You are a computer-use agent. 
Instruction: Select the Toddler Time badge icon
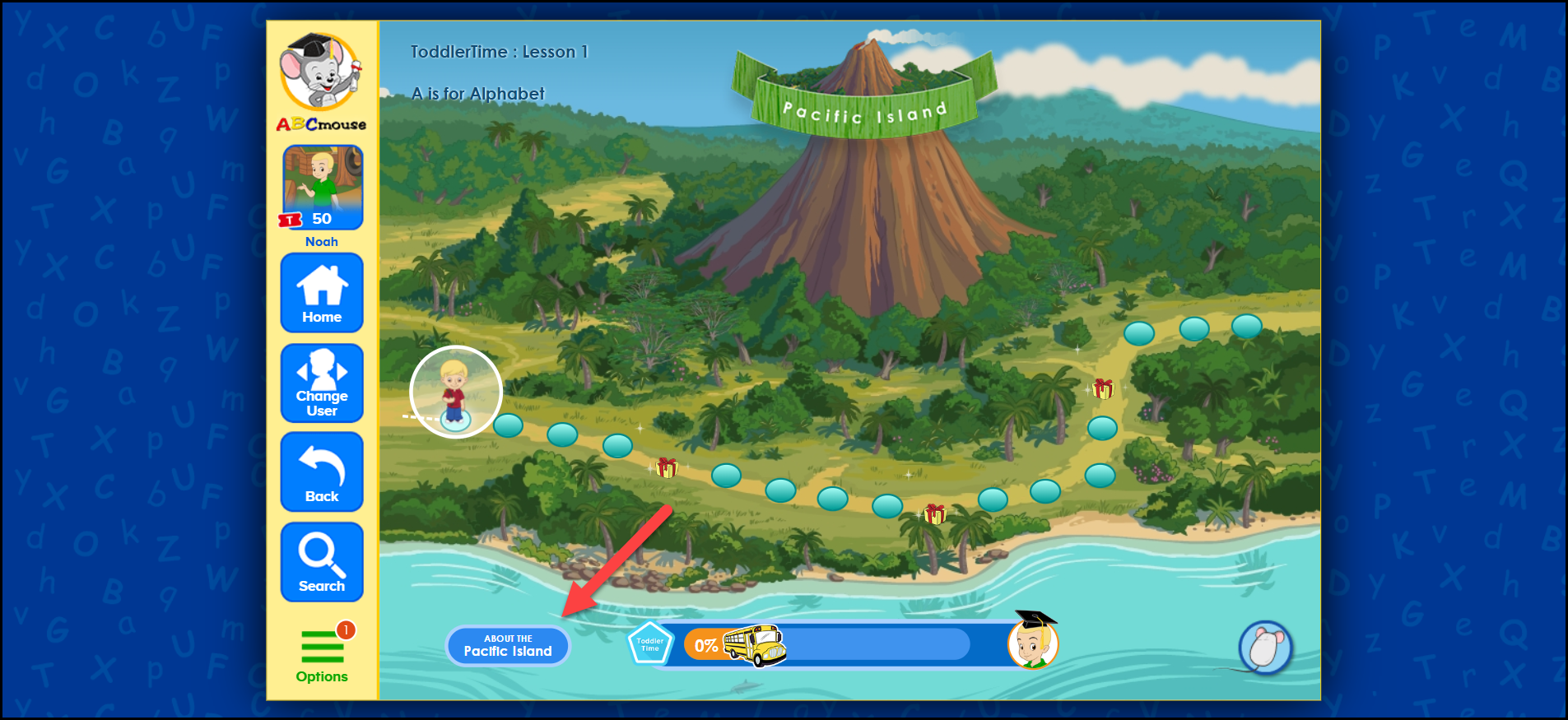coord(650,645)
